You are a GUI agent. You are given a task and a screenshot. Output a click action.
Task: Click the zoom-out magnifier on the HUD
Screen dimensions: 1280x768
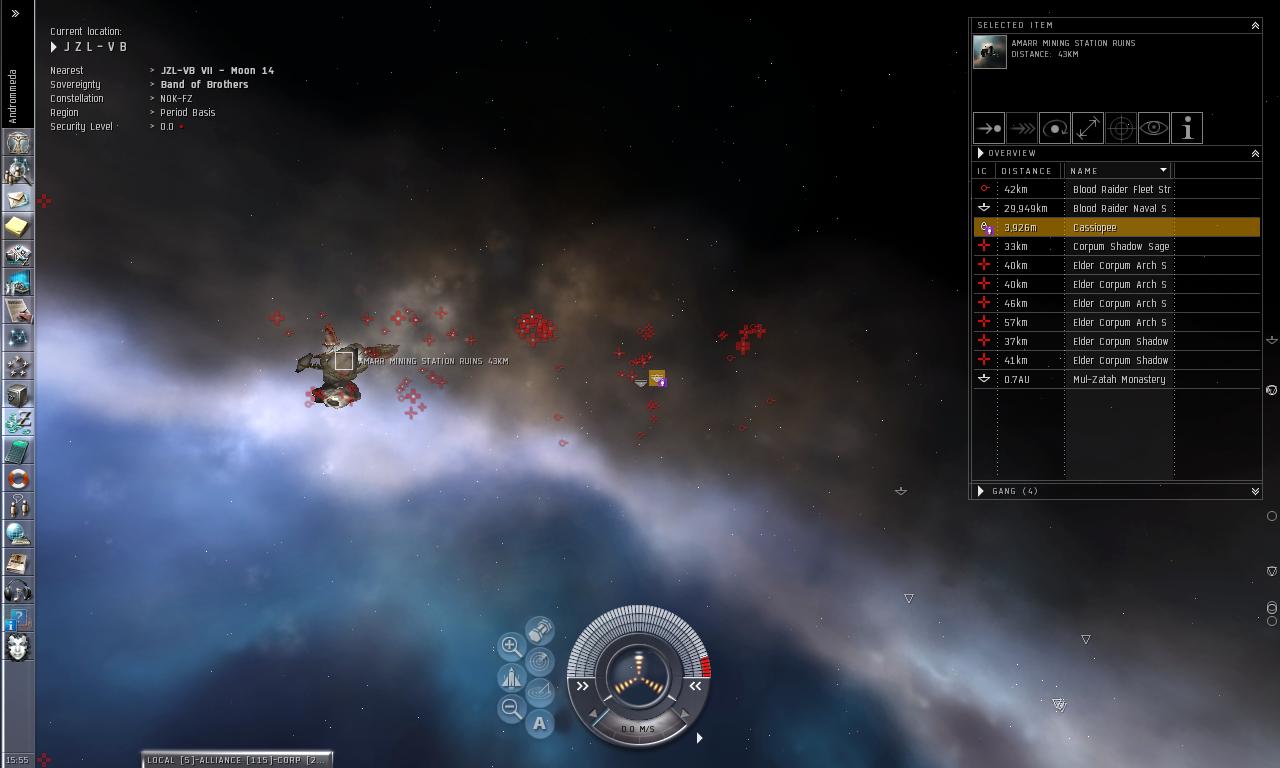point(511,709)
